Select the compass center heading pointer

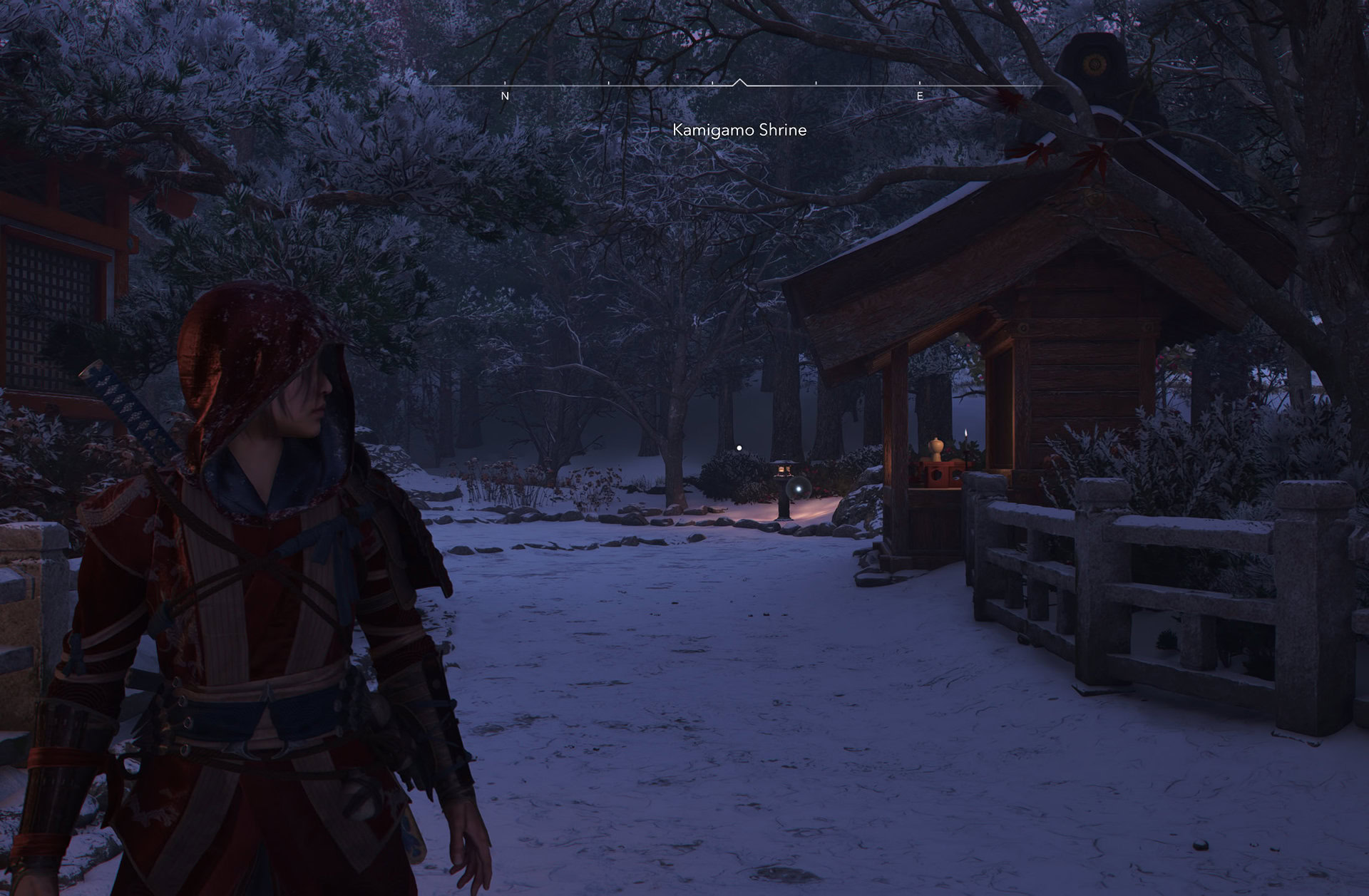pos(739,83)
